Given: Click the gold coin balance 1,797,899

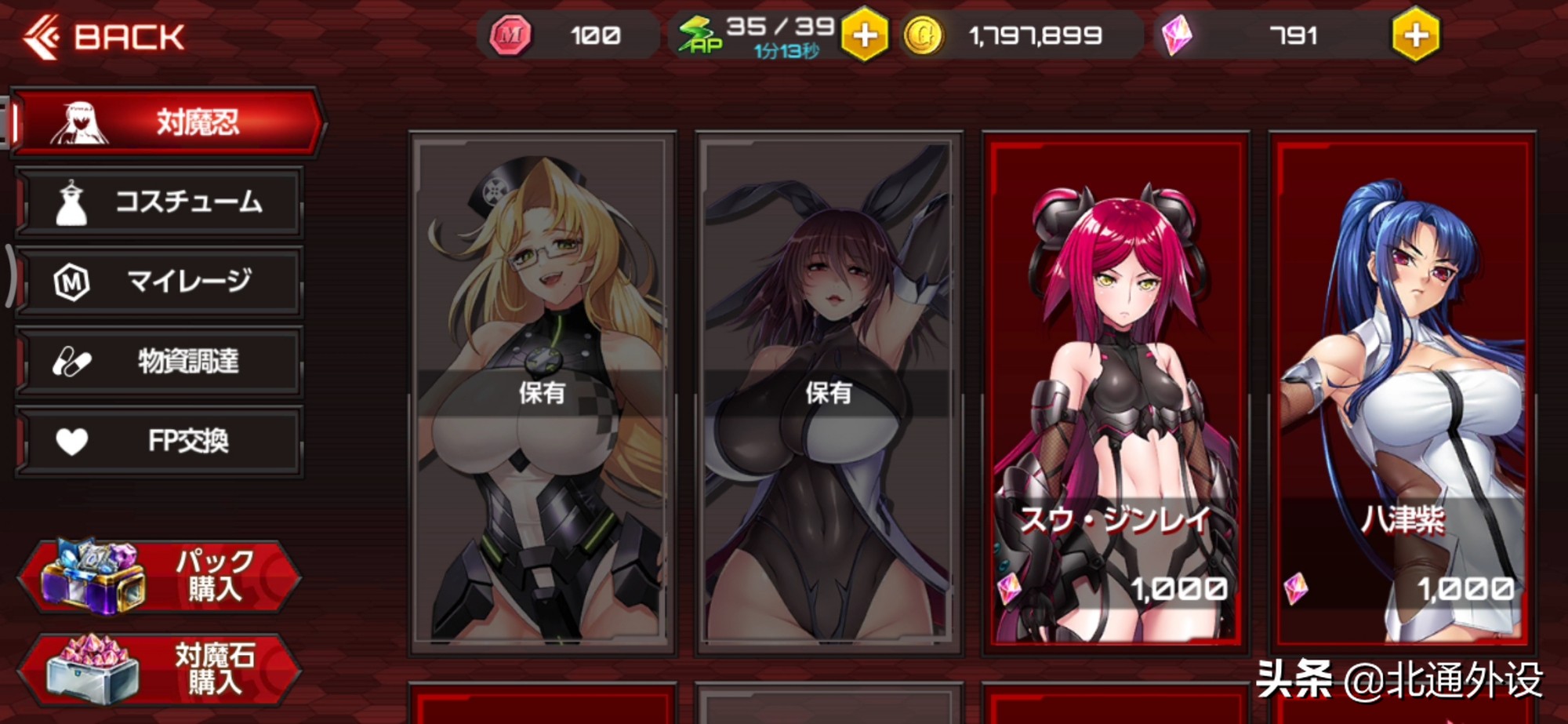Looking at the screenshot, I should tap(1035, 34).
